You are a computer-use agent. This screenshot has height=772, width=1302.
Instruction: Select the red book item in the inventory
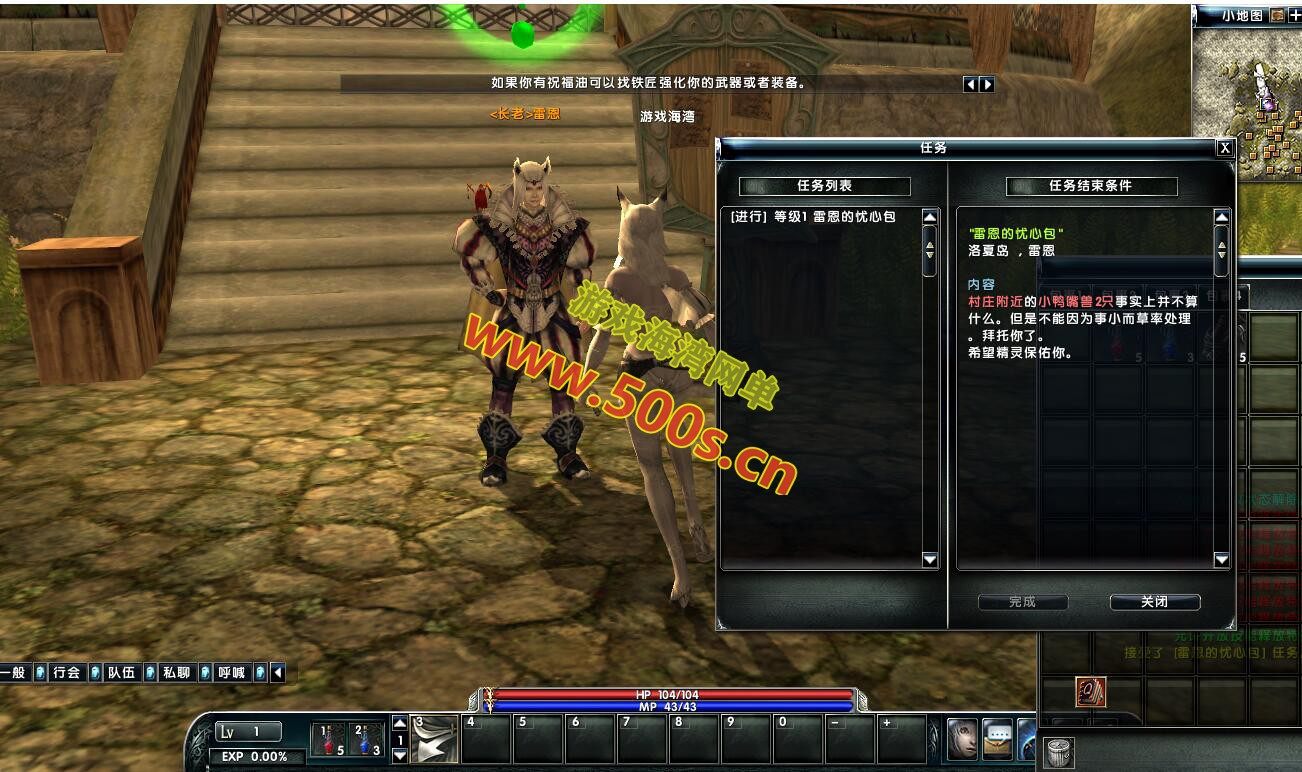coord(1090,692)
